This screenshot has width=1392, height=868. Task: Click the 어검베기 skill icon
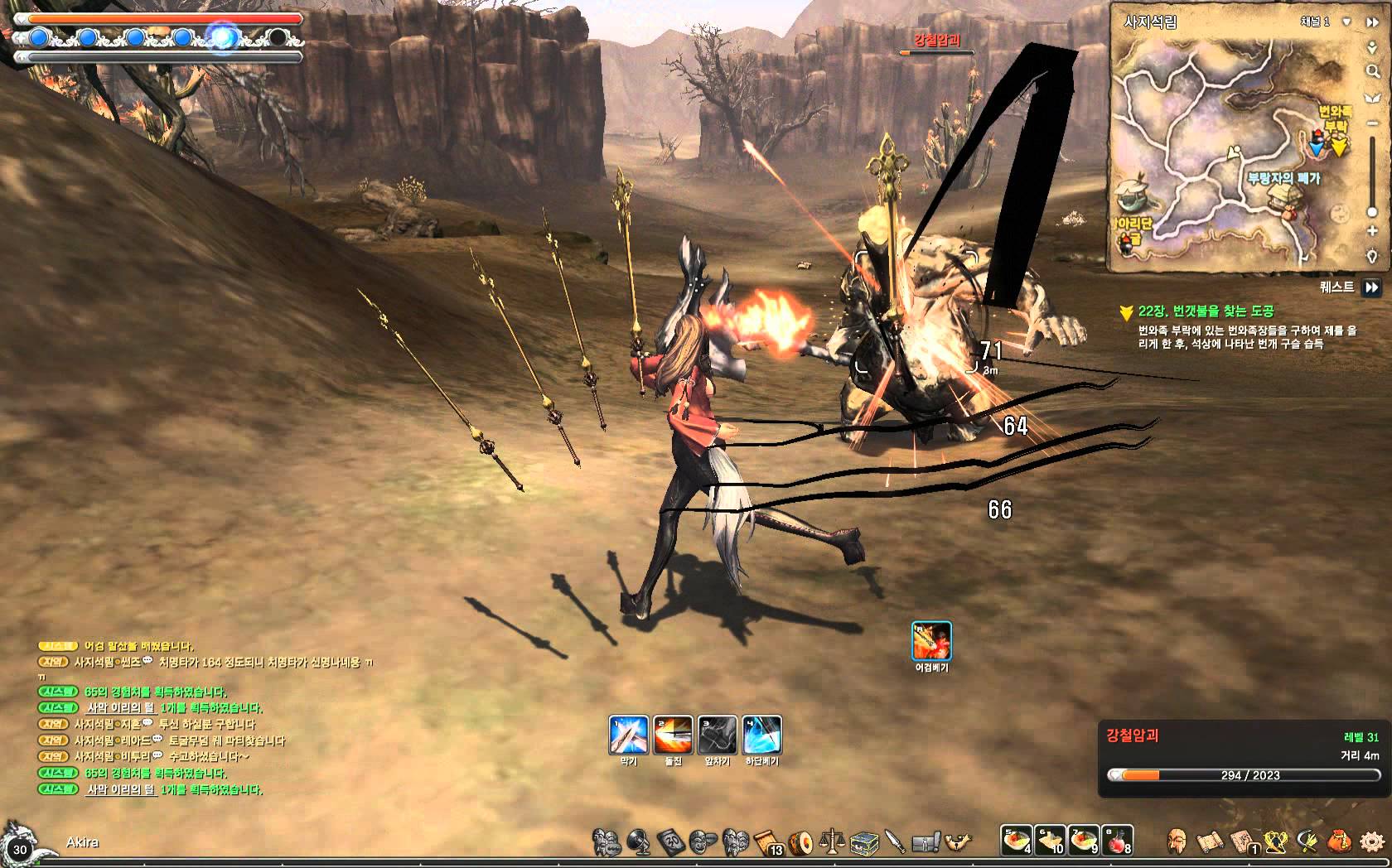point(931,641)
